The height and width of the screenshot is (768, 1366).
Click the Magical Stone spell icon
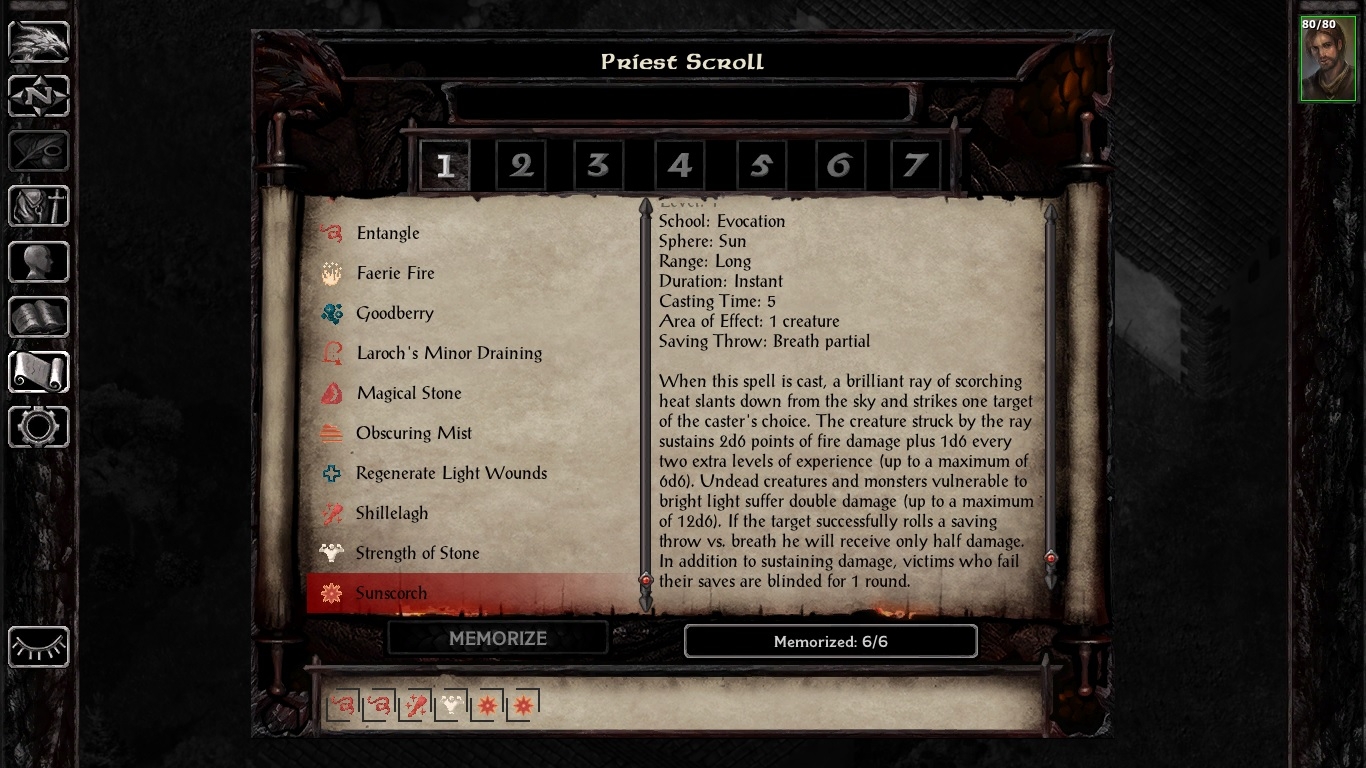[331, 393]
